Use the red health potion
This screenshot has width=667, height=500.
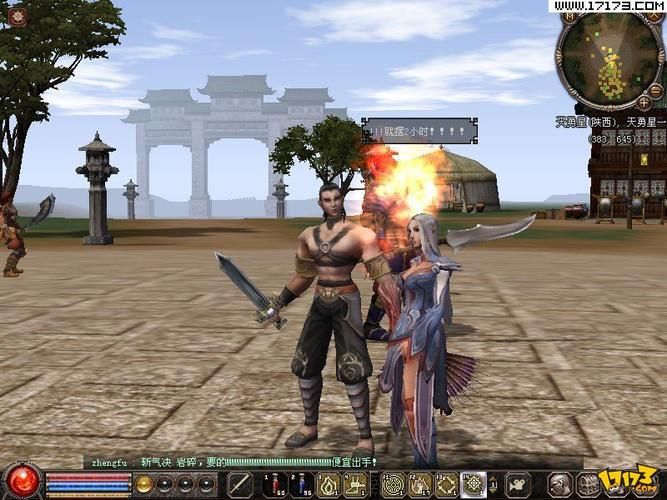click(x=271, y=484)
